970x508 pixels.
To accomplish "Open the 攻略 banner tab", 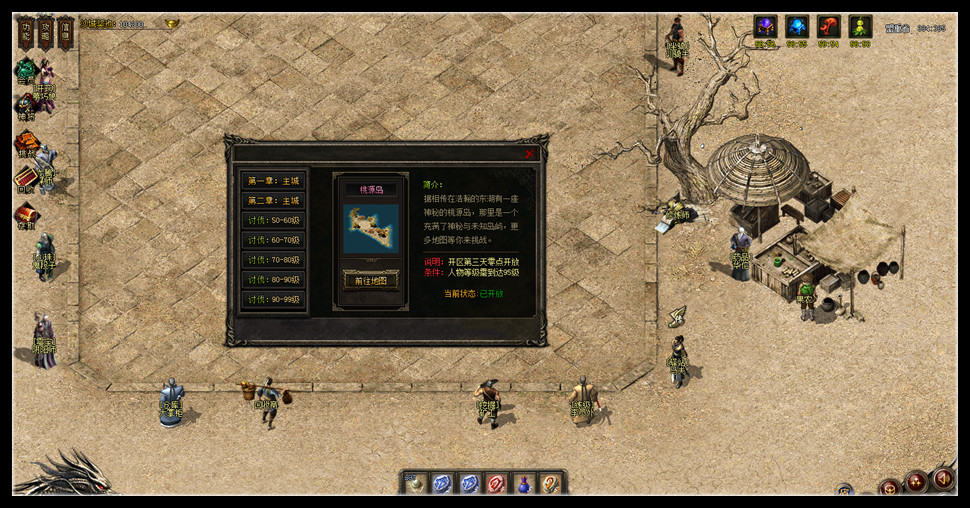I will 45,32.
